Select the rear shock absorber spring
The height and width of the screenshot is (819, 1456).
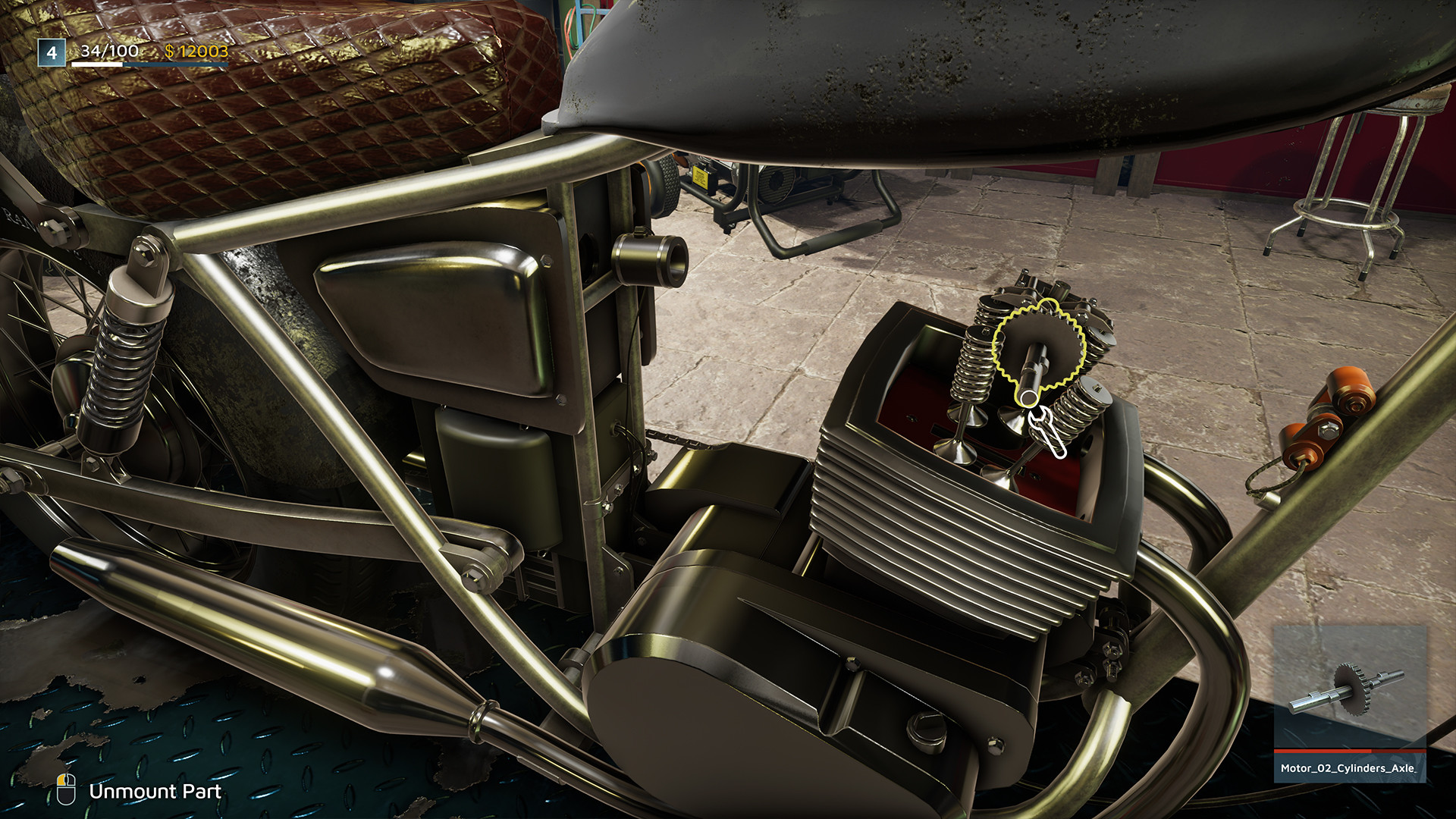point(121,364)
